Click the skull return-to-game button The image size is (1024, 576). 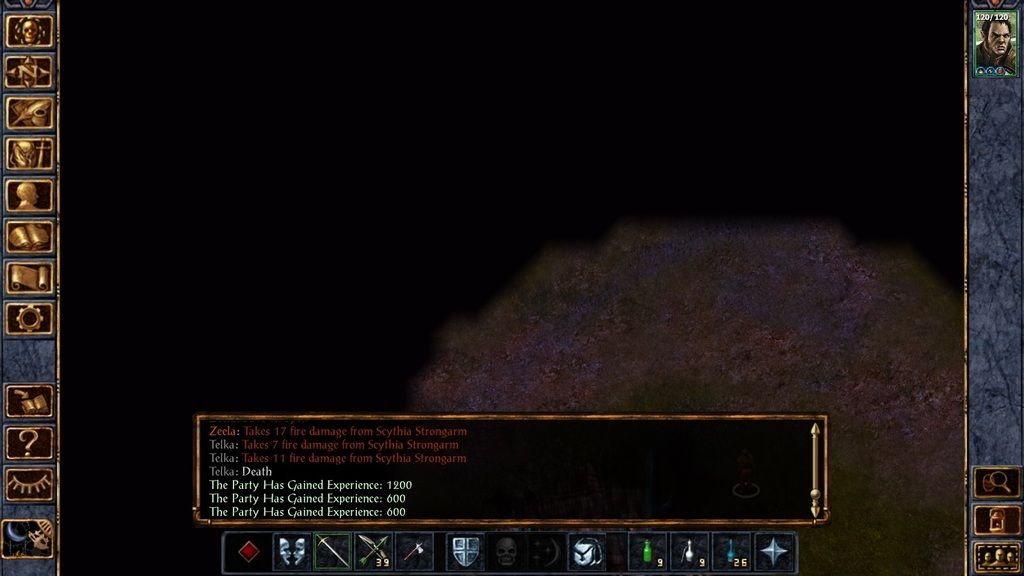[x=29, y=31]
